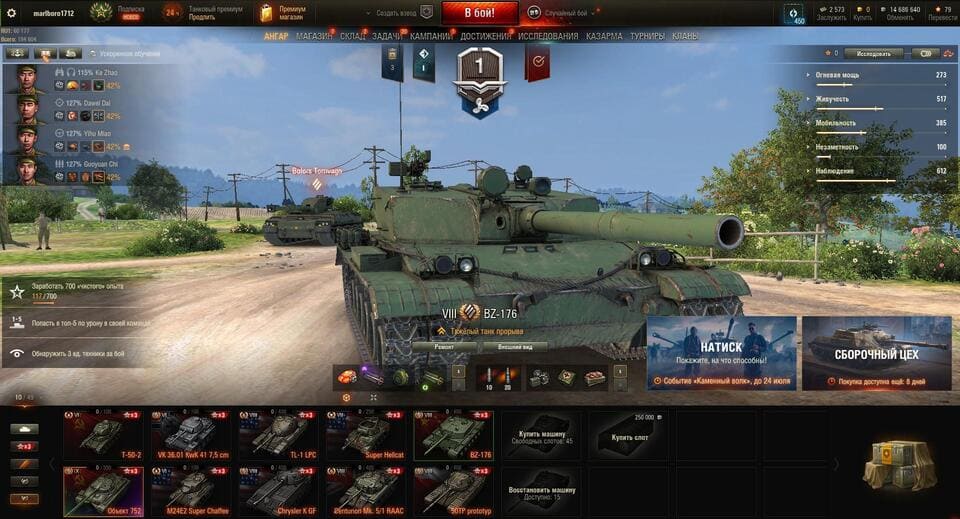This screenshot has height=519, width=960.
Task: Open the Внешний вид customization
Action: [514, 346]
